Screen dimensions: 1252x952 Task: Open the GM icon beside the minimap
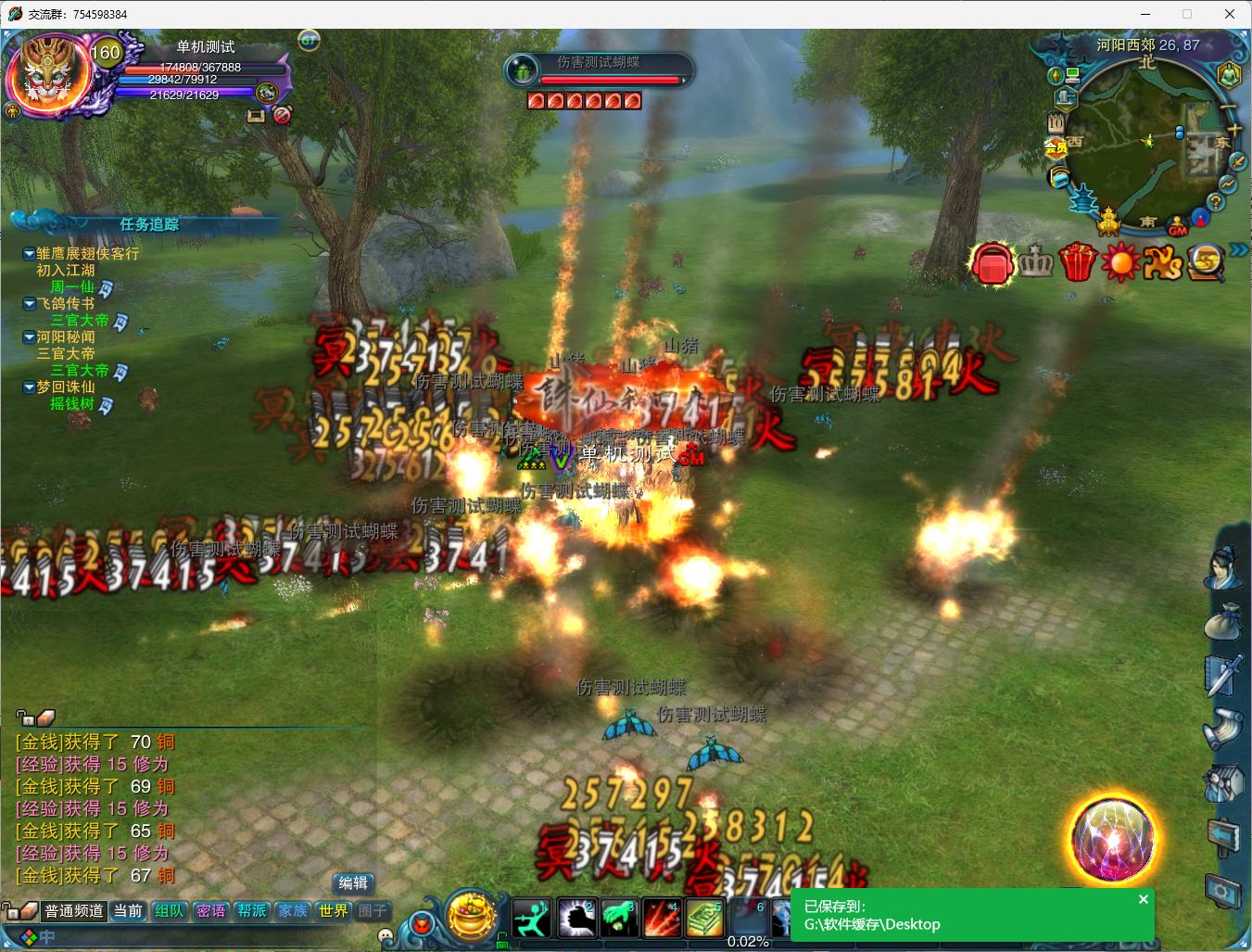pos(1178,227)
